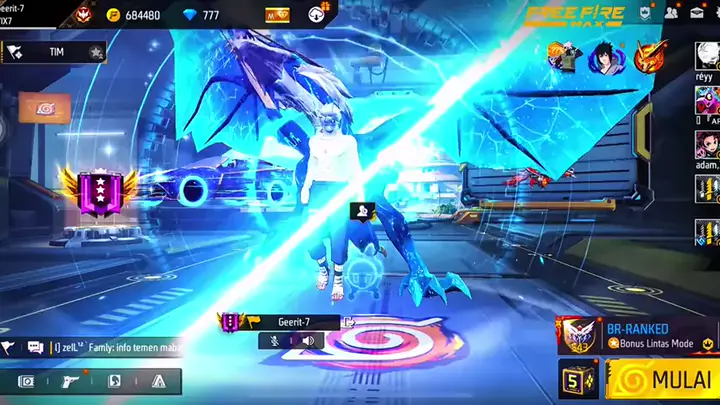
Task: Open the Naruto leaf symbol event banner
Action: [44, 108]
